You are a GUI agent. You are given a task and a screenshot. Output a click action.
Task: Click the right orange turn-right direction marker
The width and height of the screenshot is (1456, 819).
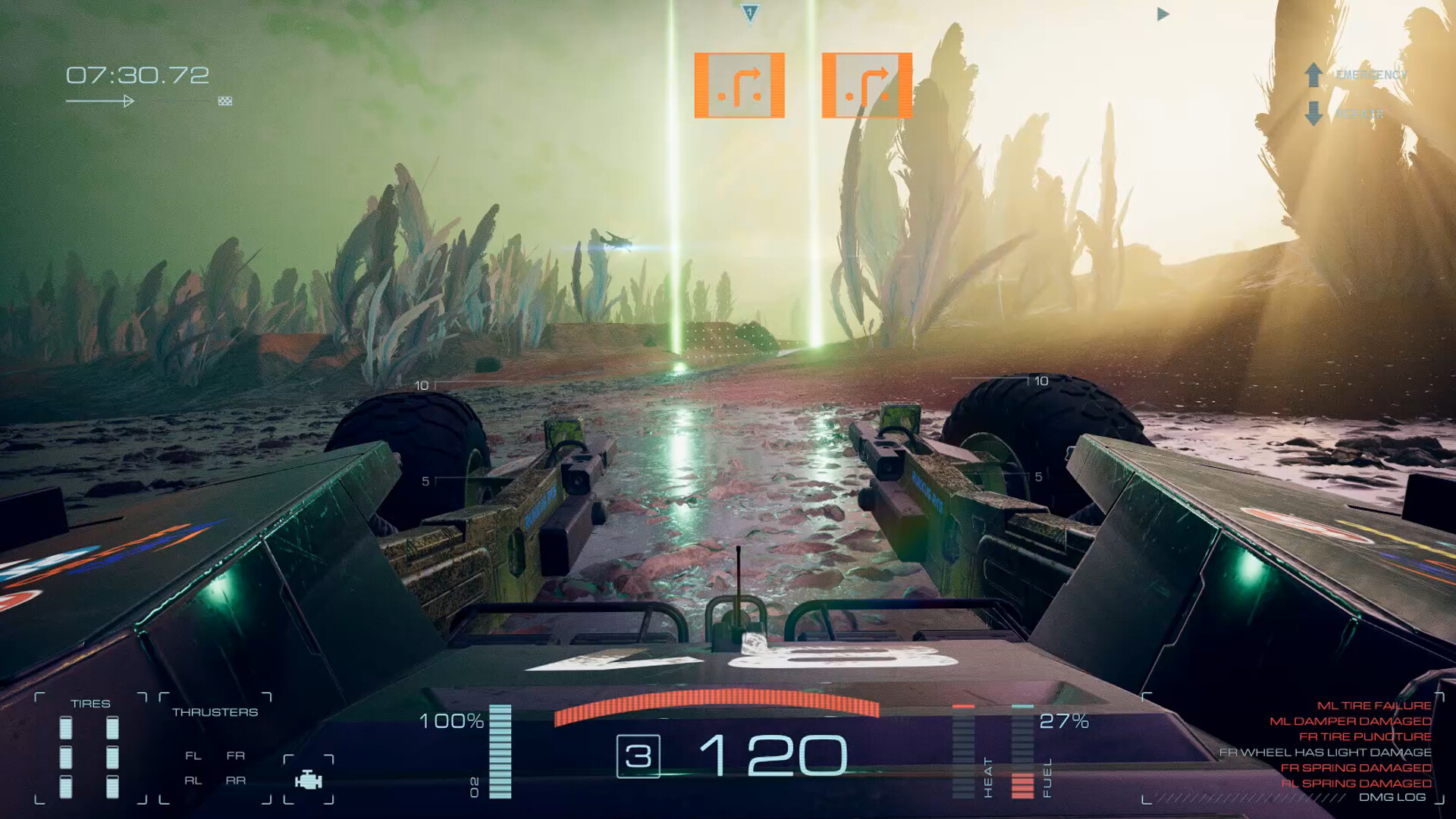[867, 85]
